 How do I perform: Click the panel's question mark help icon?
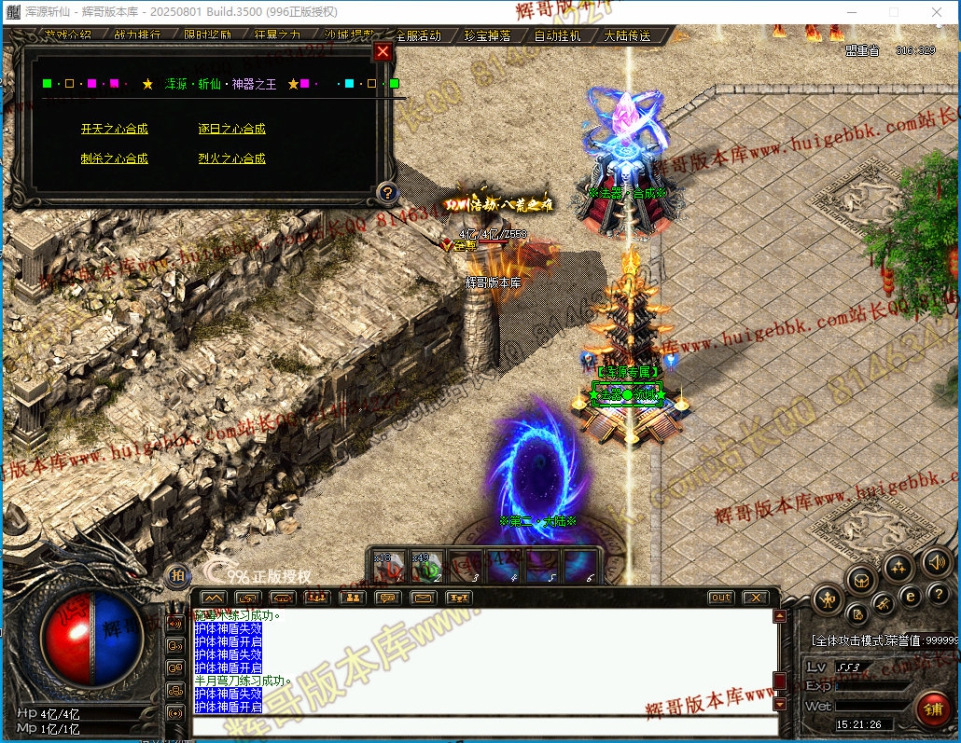(x=388, y=193)
